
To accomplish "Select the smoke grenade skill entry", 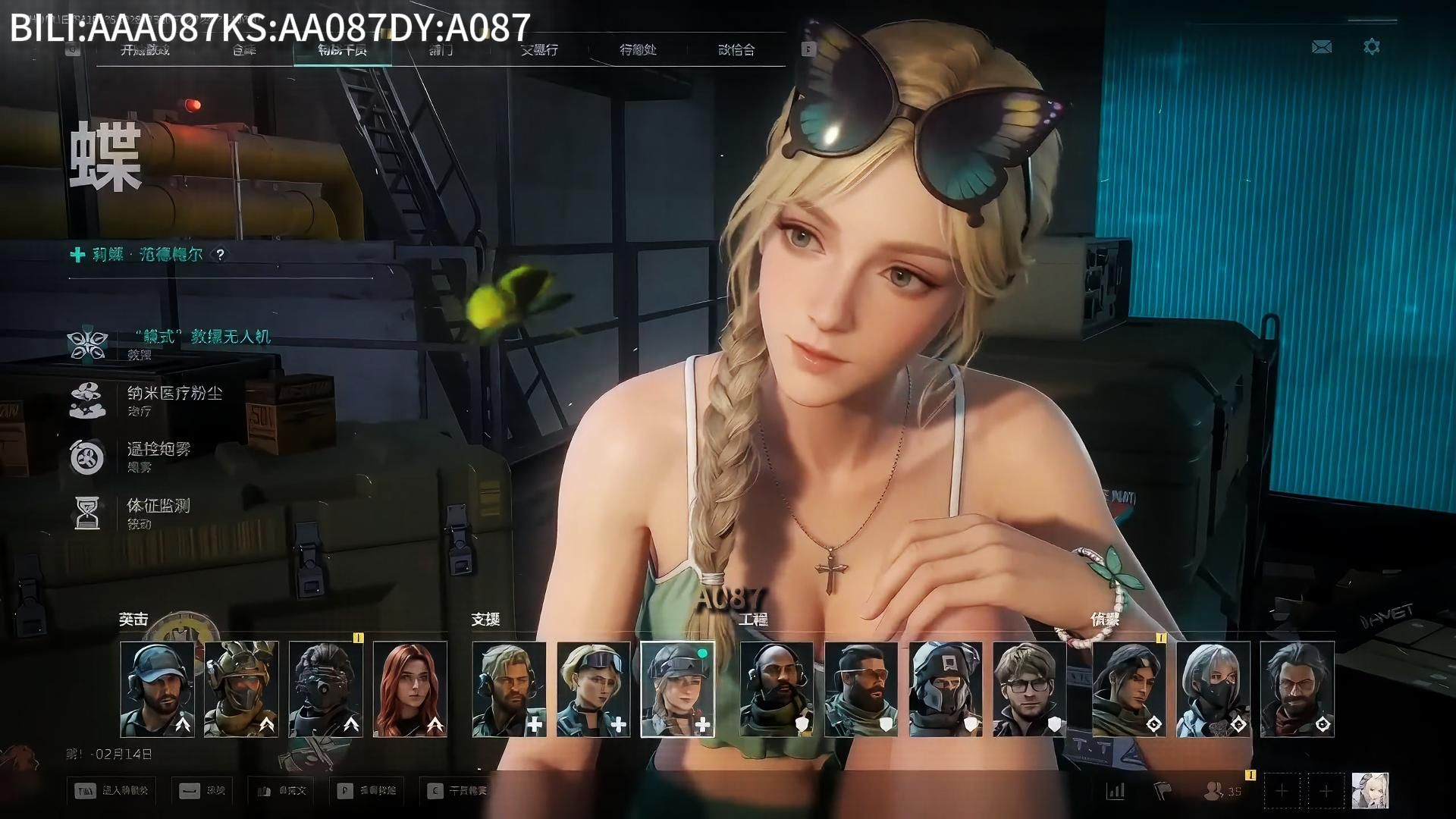I will [159, 450].
